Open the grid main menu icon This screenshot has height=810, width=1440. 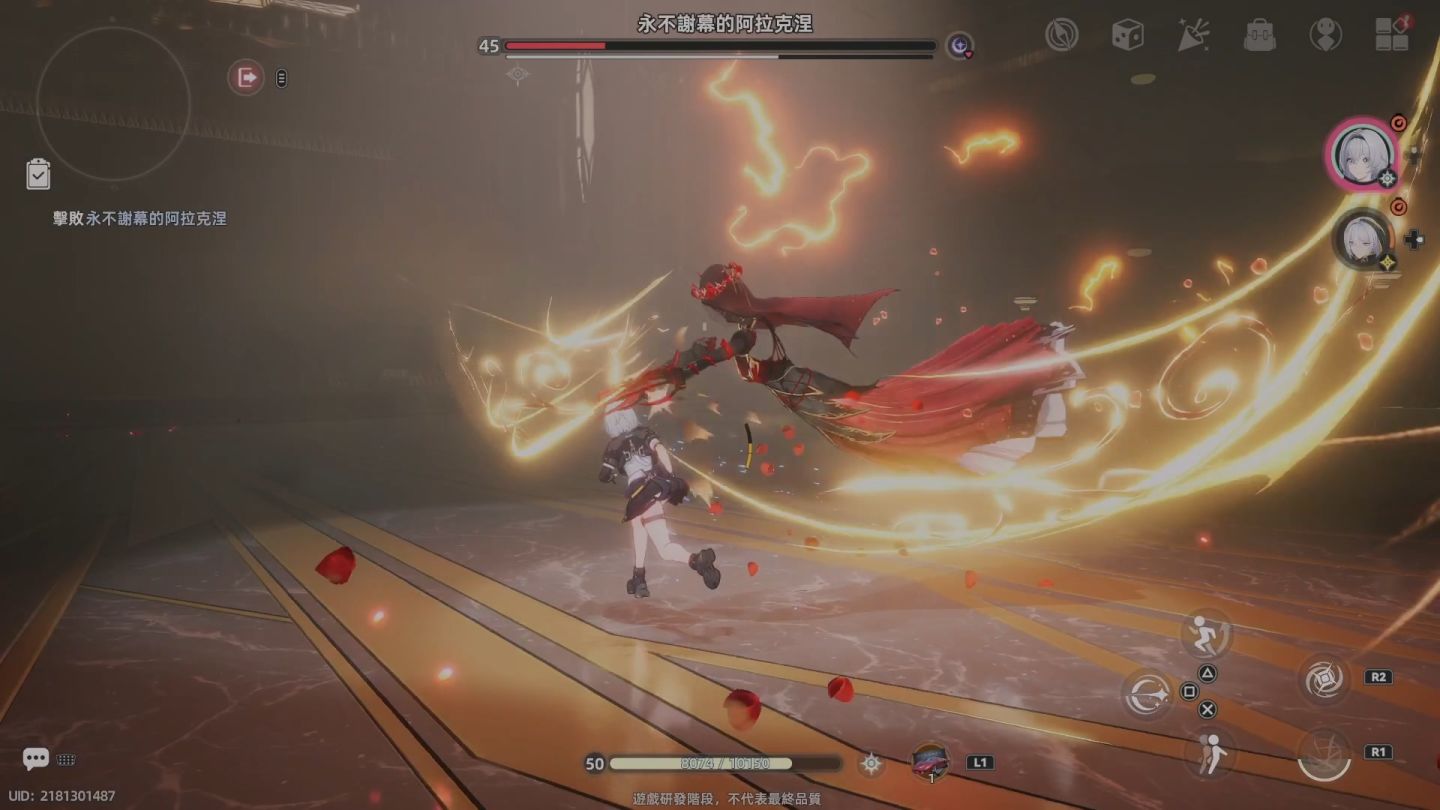[1391, 34]
